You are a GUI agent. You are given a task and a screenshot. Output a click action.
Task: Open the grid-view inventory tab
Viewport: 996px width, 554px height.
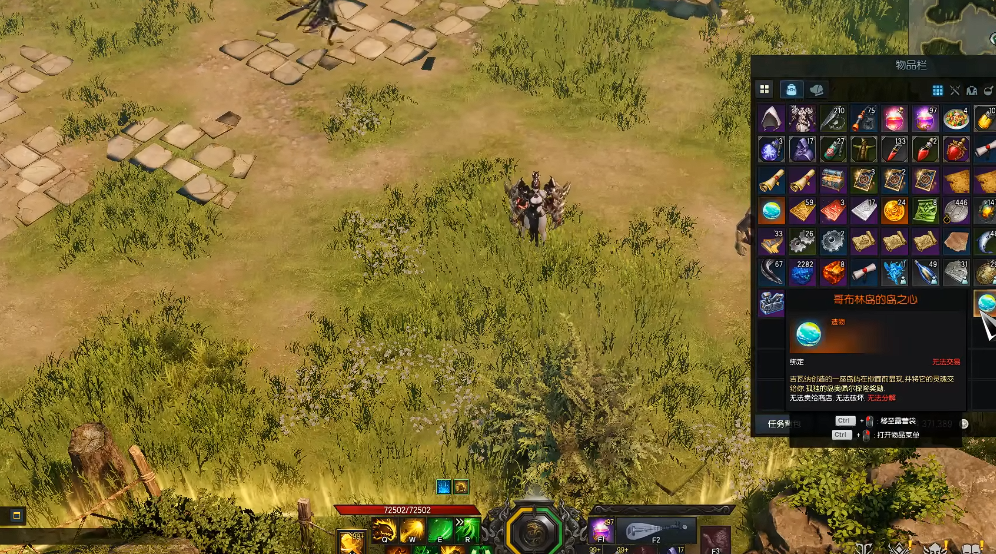(765, 90)
